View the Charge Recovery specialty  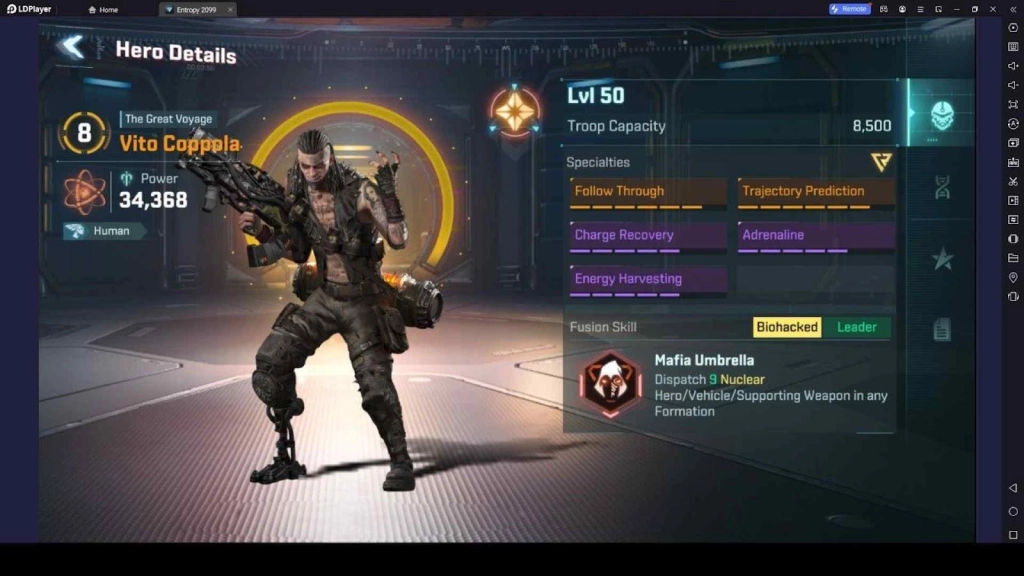coord(649,236)
